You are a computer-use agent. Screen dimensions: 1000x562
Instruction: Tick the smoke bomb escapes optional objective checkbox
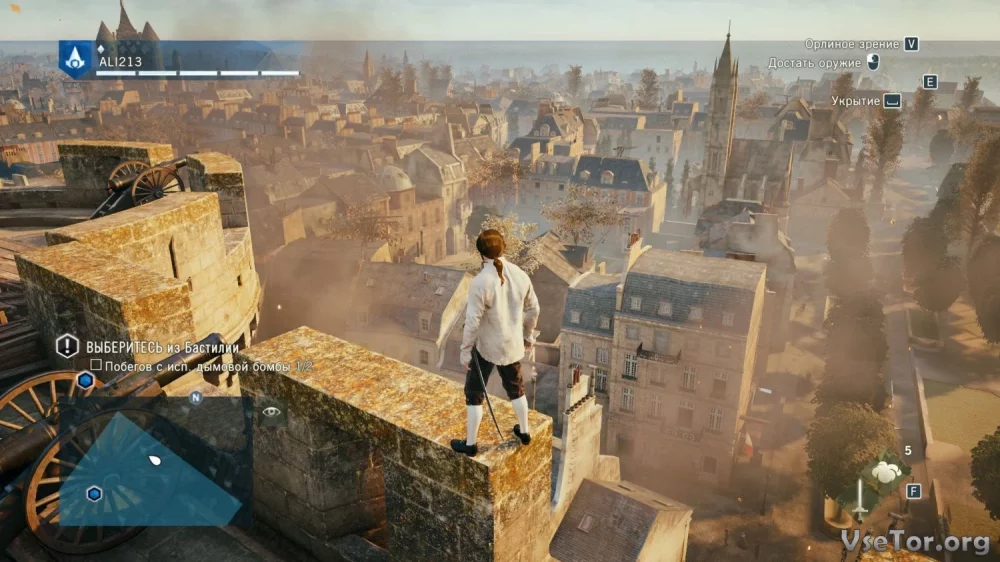click(x=96, y=366)
